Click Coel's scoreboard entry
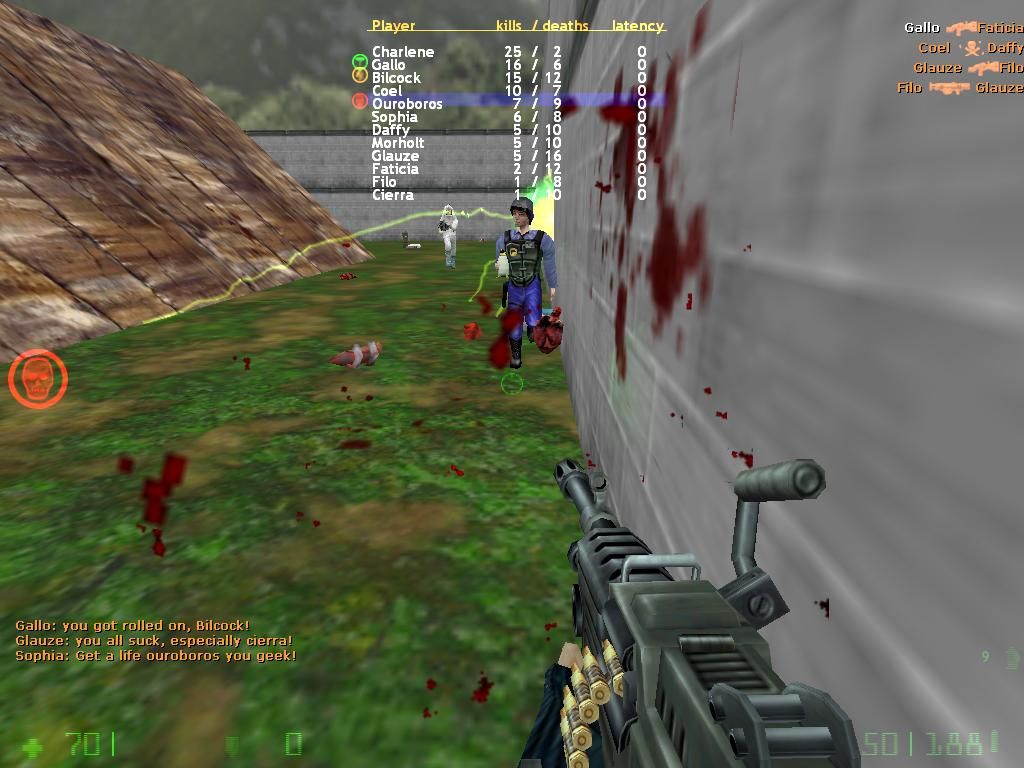Screen dimensions: 1024x768 click(387, 91)
